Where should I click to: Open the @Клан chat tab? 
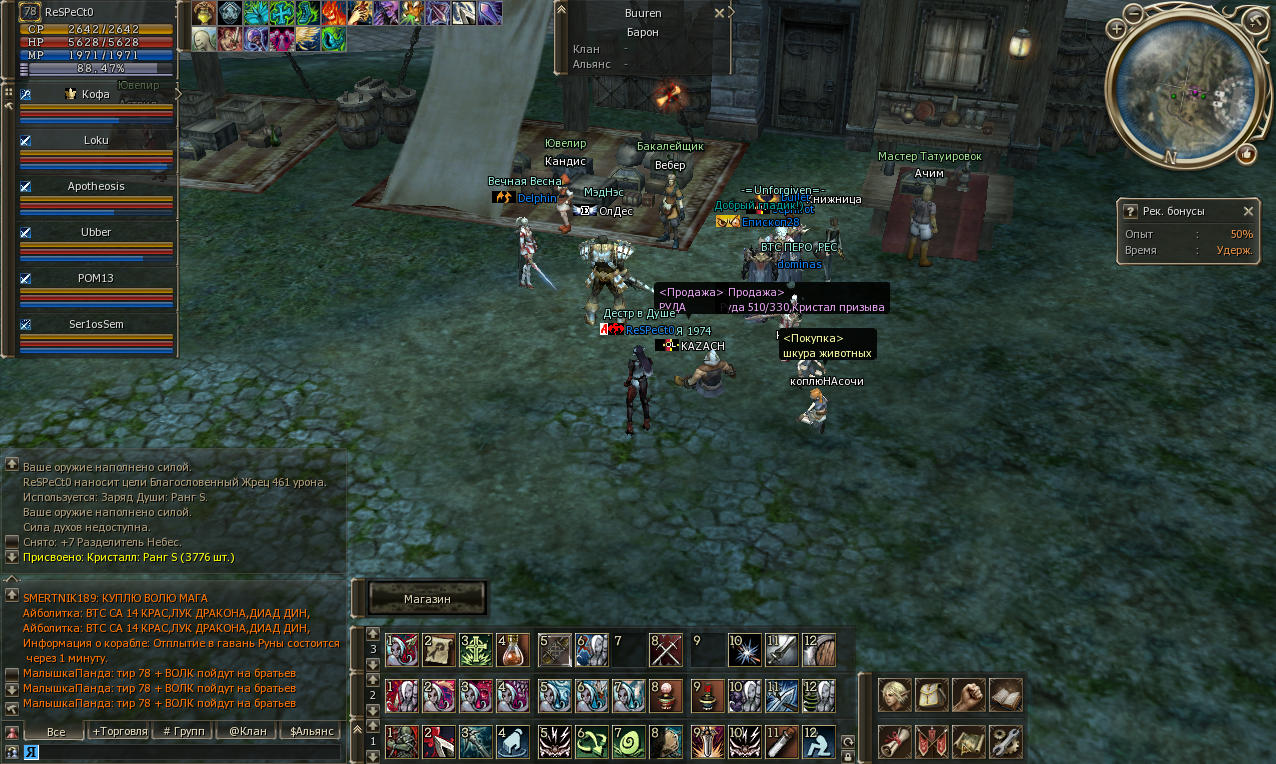coord(247,732)
